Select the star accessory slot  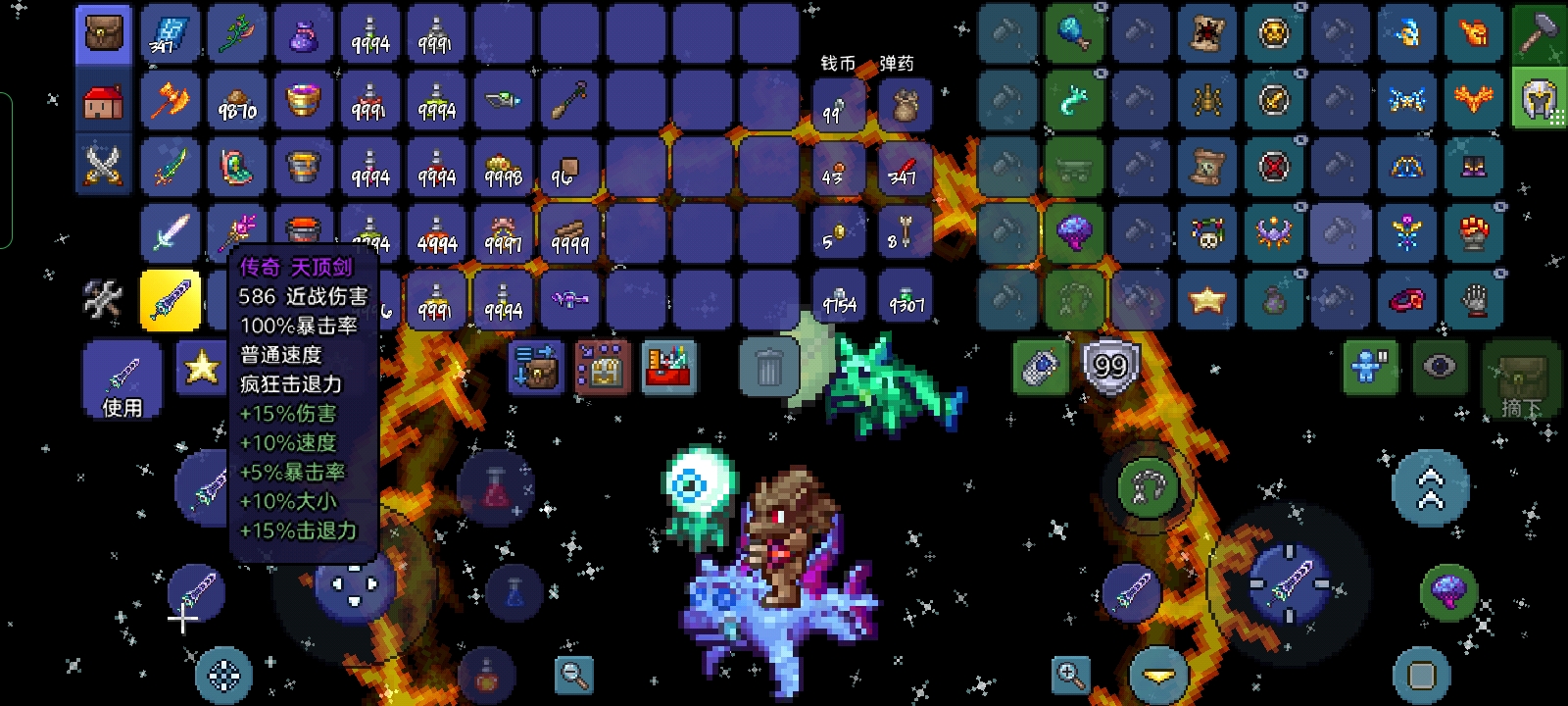point(1207,299)
